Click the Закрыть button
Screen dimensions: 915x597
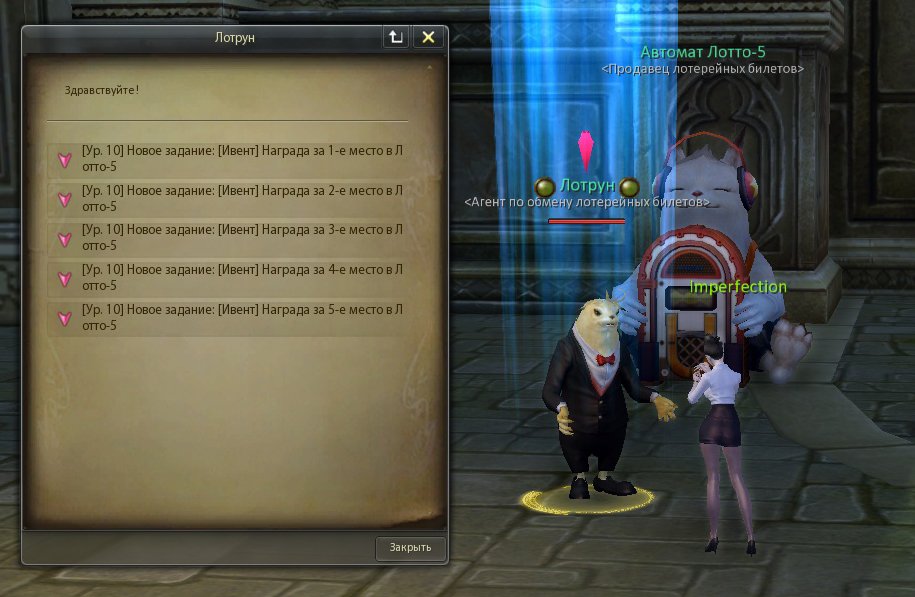[x=410, y=548]
